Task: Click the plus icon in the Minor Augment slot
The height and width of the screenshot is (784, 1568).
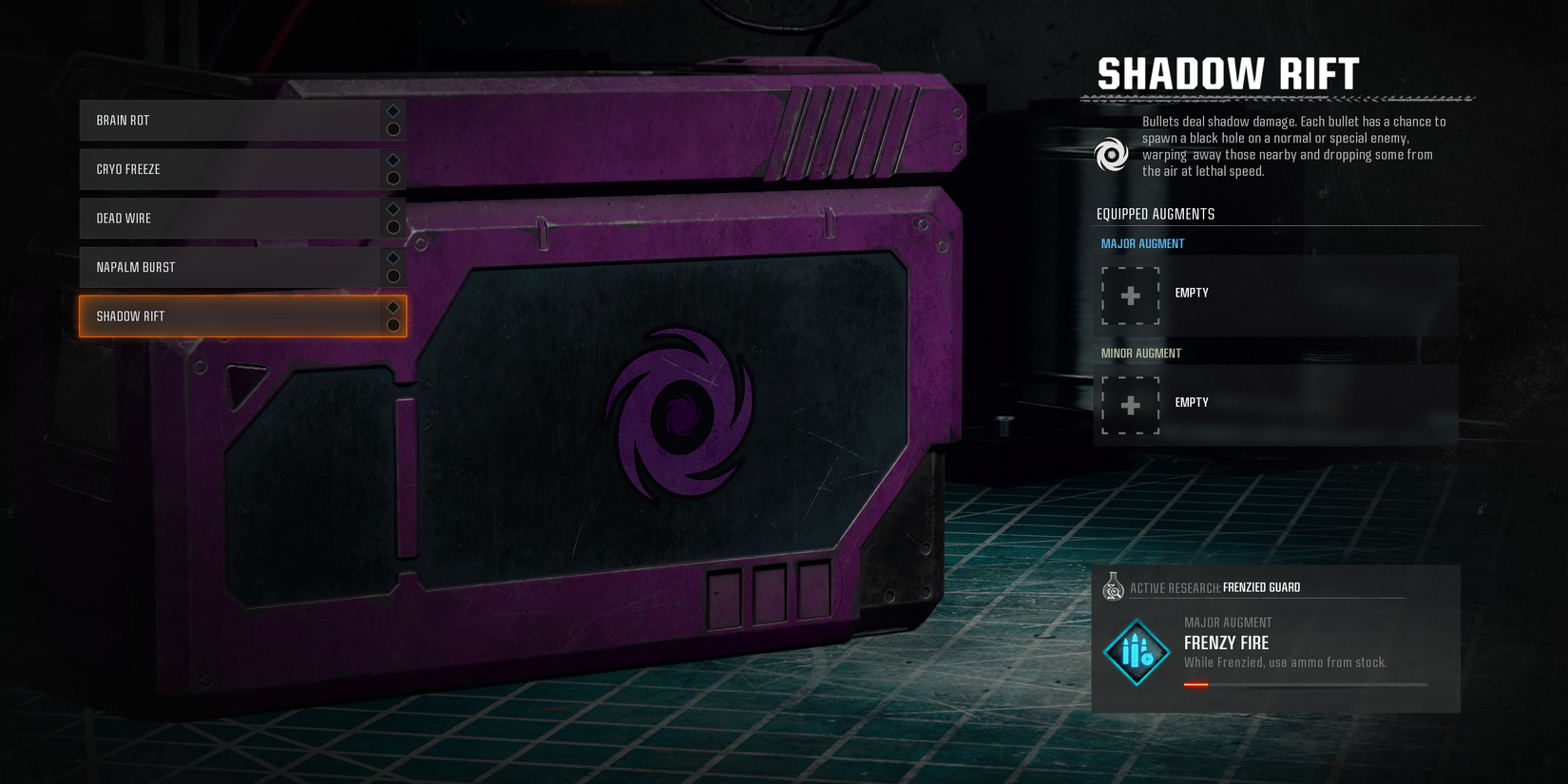Action: [1130, 405]
